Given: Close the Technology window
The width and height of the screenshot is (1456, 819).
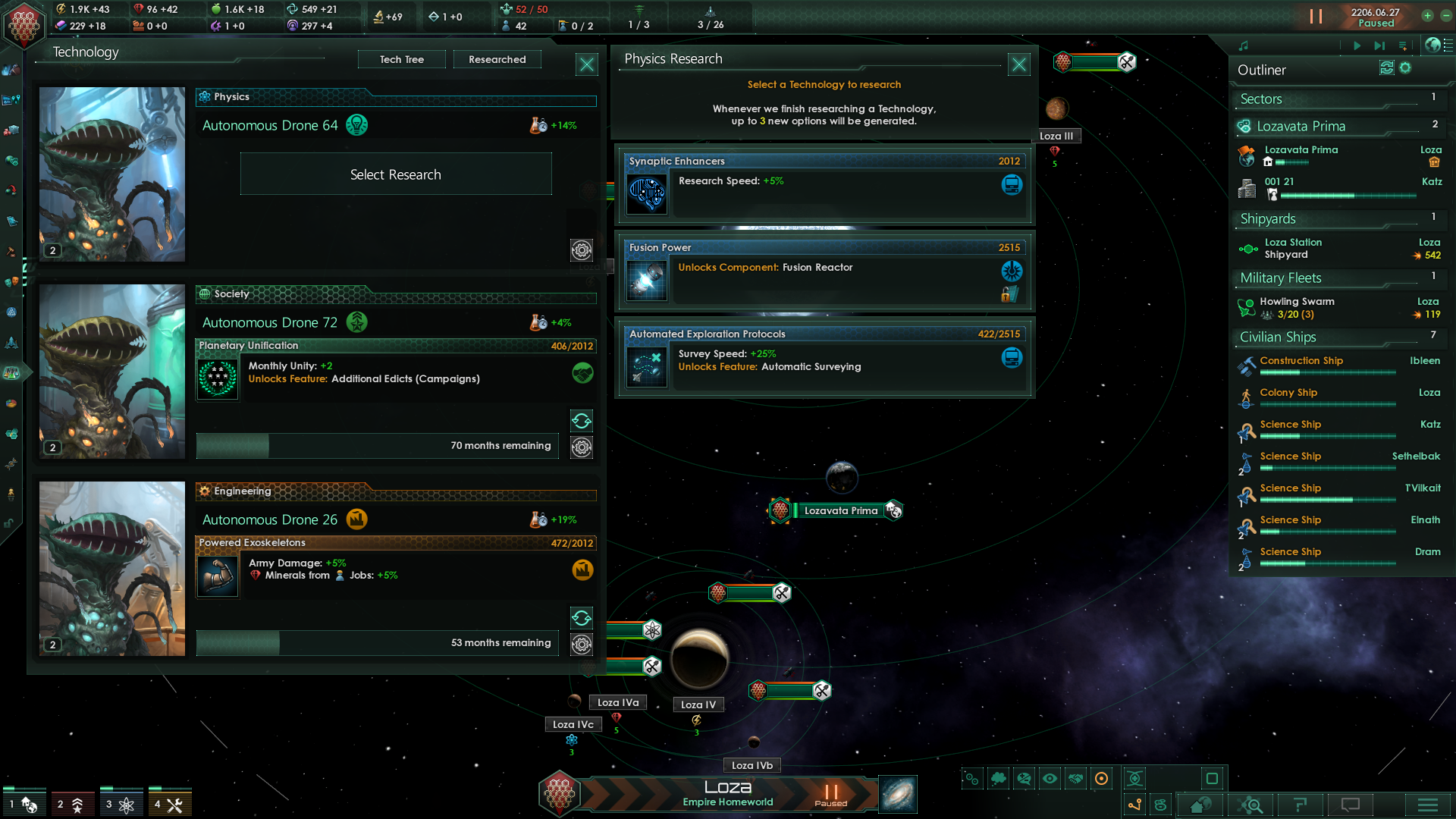Looking at the screenshot, I should (x=587, y=64).
